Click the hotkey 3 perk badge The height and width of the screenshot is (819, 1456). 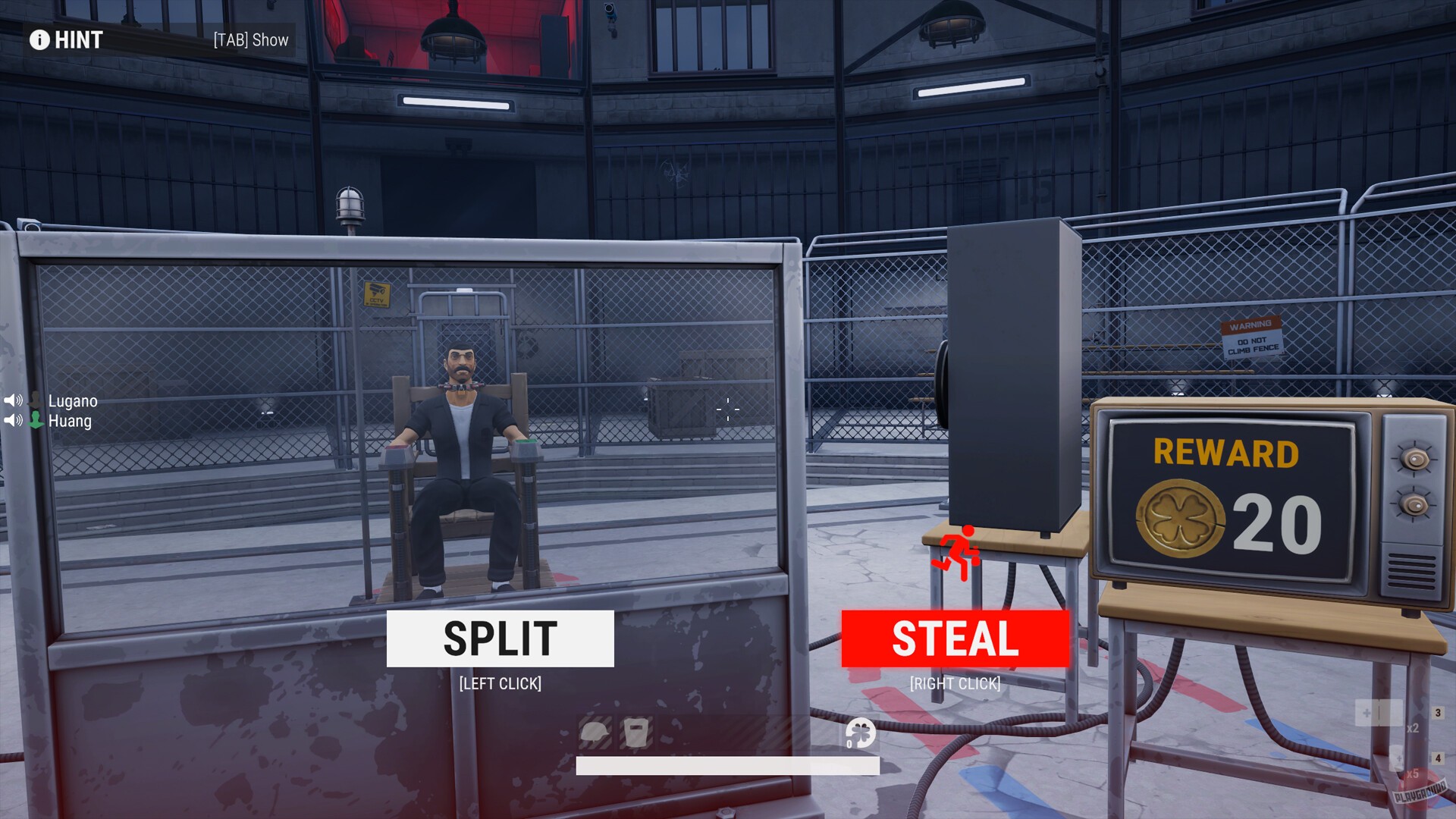pos(1438,713)
